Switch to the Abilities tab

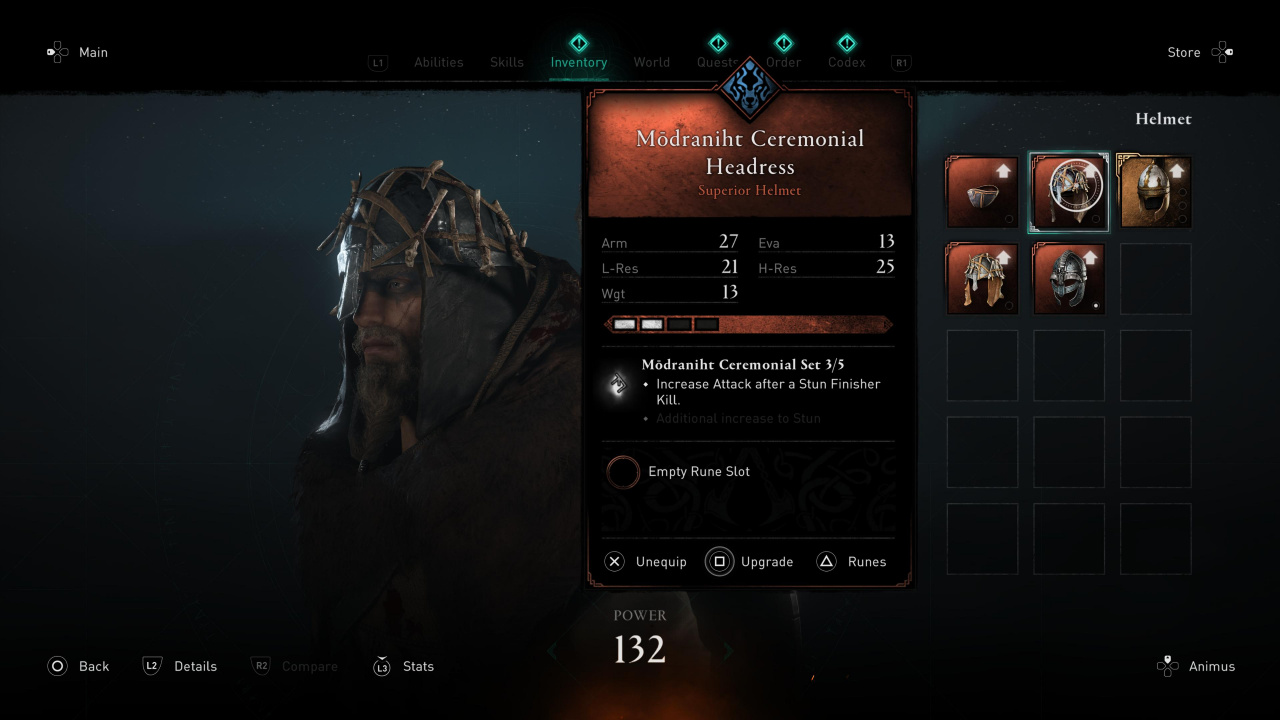[x=438, y=62]
